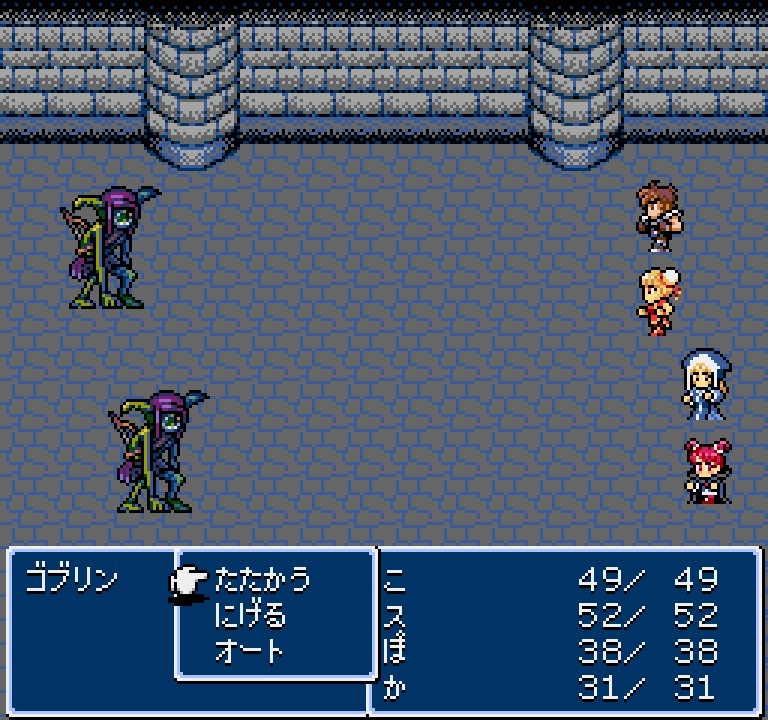Choose the たたかう (Fight) command
768x720 pixels.
(x=262, y=580)
